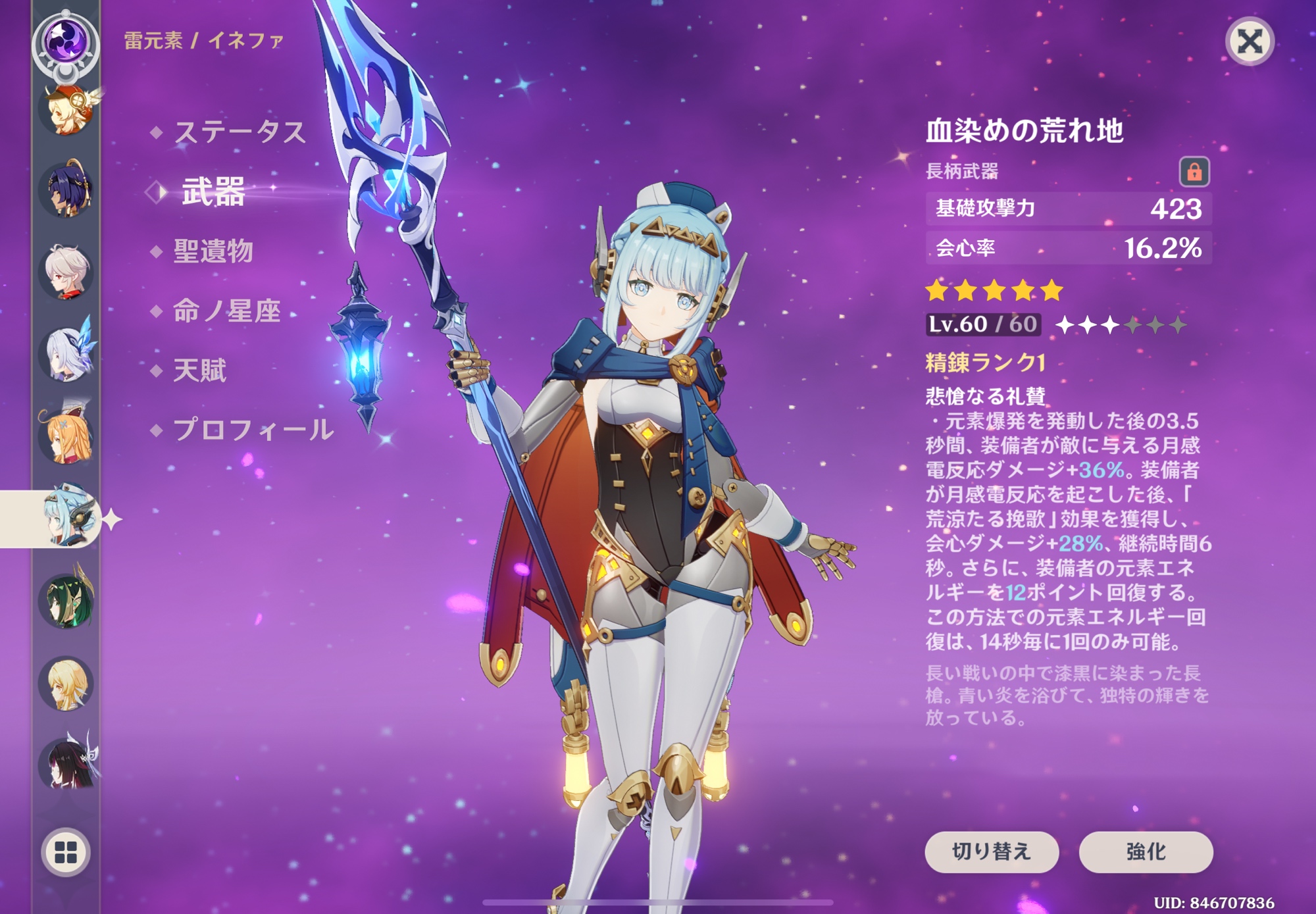Open the ステータス menu entry
1316x914 pixels.
(x=240, y=132)
